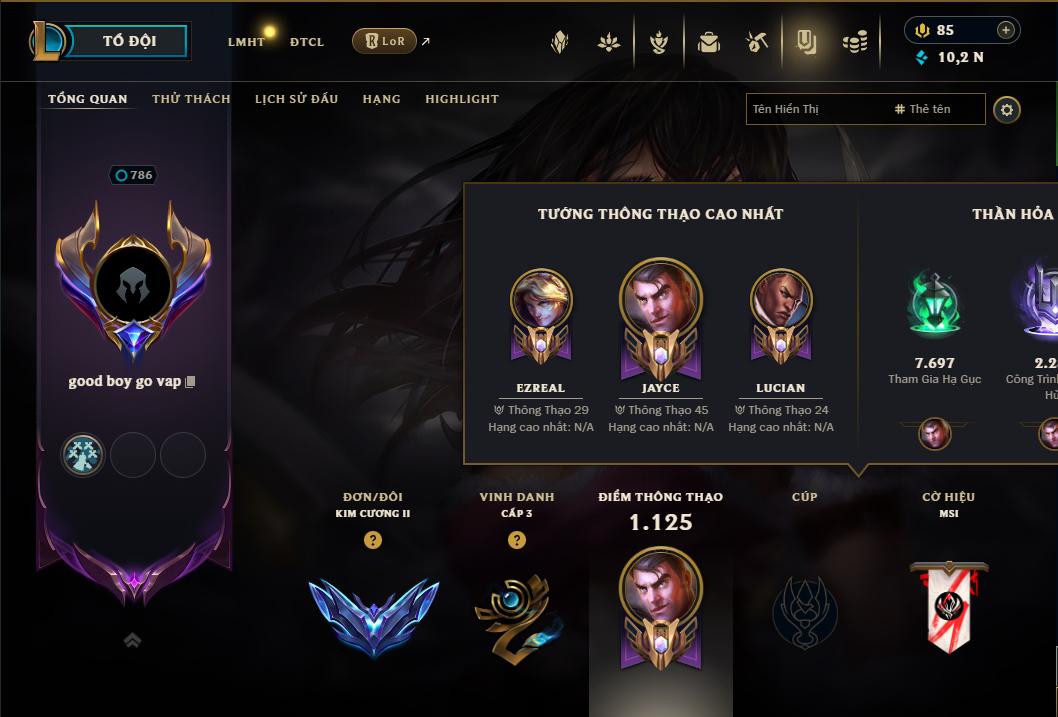Copy the summoner name good boy go vap

pos(190,382)
